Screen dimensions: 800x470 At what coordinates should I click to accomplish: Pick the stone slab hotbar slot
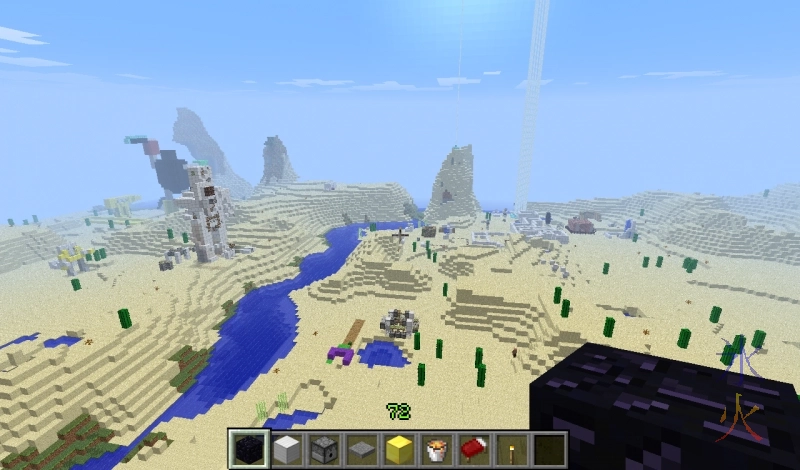tap(361, 449)
